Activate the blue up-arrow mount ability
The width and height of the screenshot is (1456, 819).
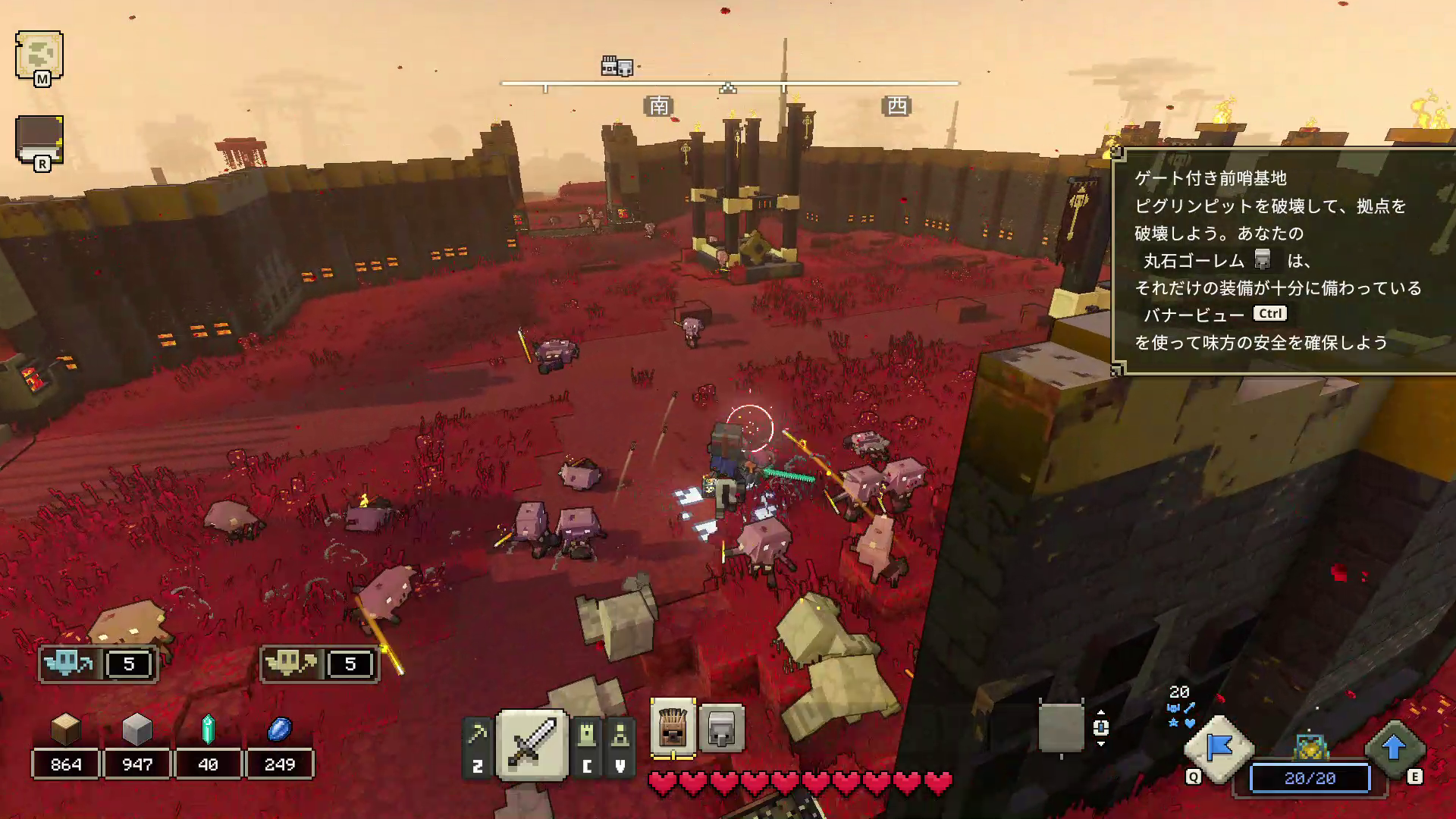(1394, 748)
